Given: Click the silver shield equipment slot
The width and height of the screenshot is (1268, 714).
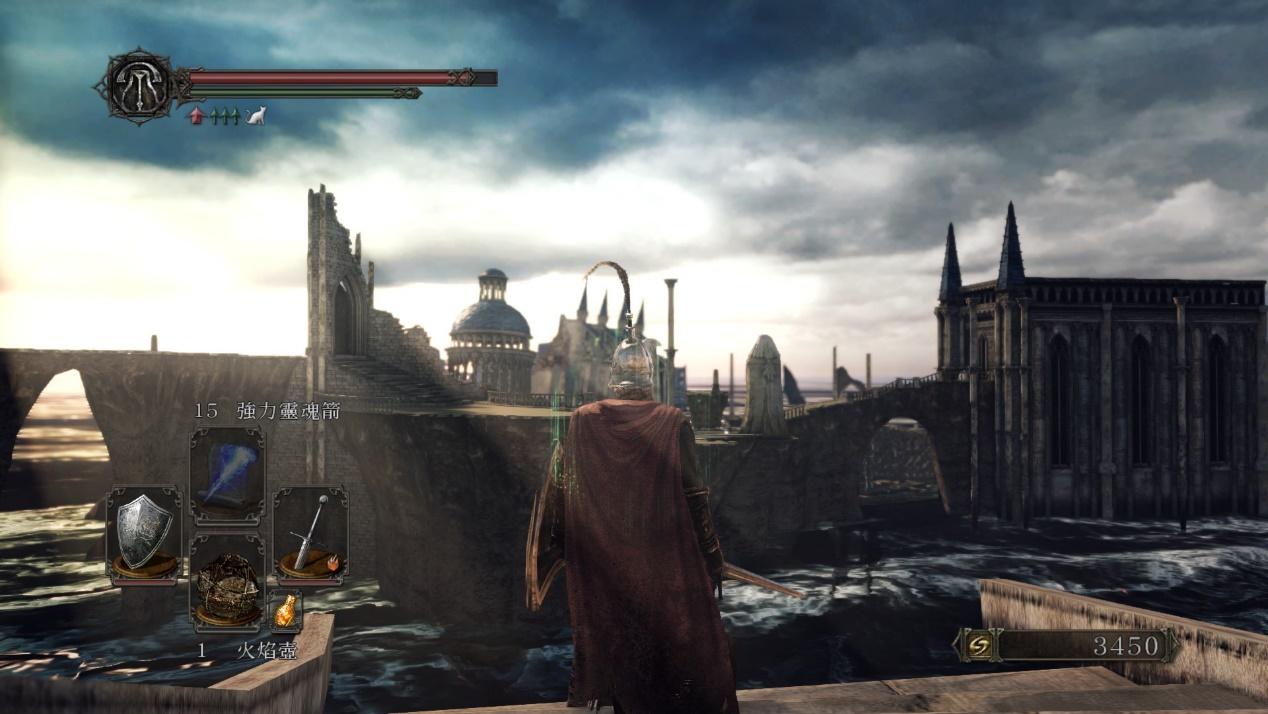Looking at the screenshot, I should (144, 532).
